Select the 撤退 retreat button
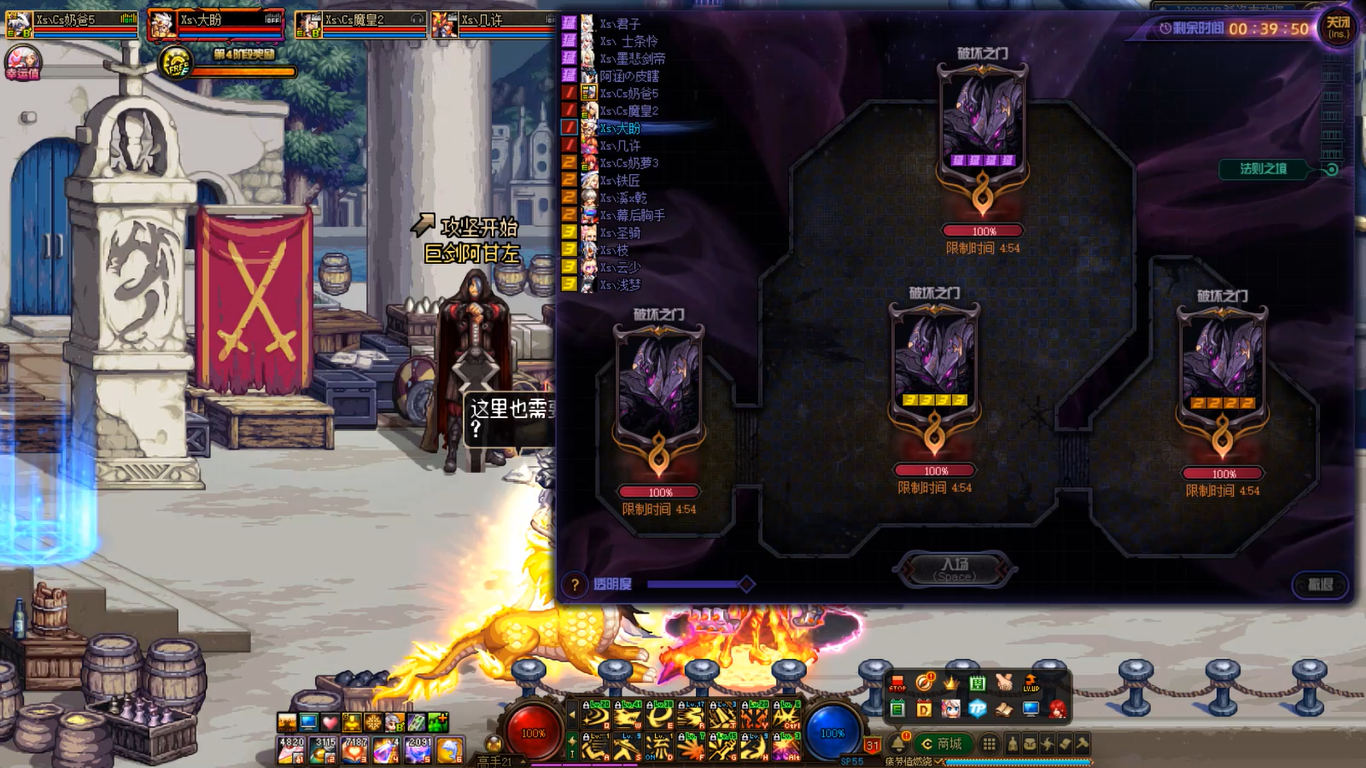Screen dimensions: 1366x768 click(1320, 584)
